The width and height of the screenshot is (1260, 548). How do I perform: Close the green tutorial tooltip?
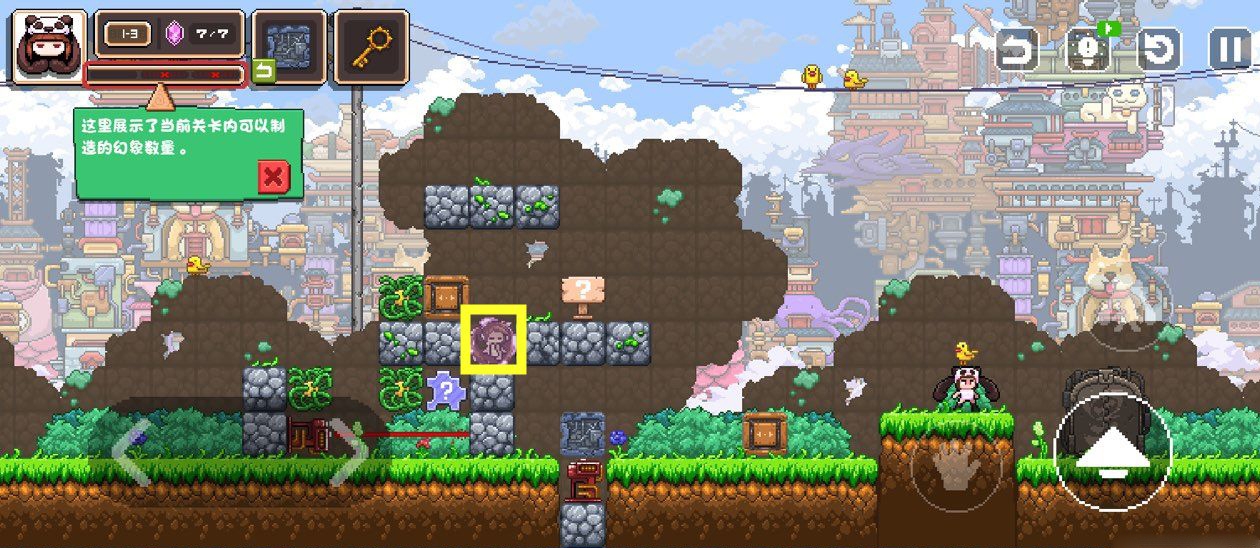[272, 178]
